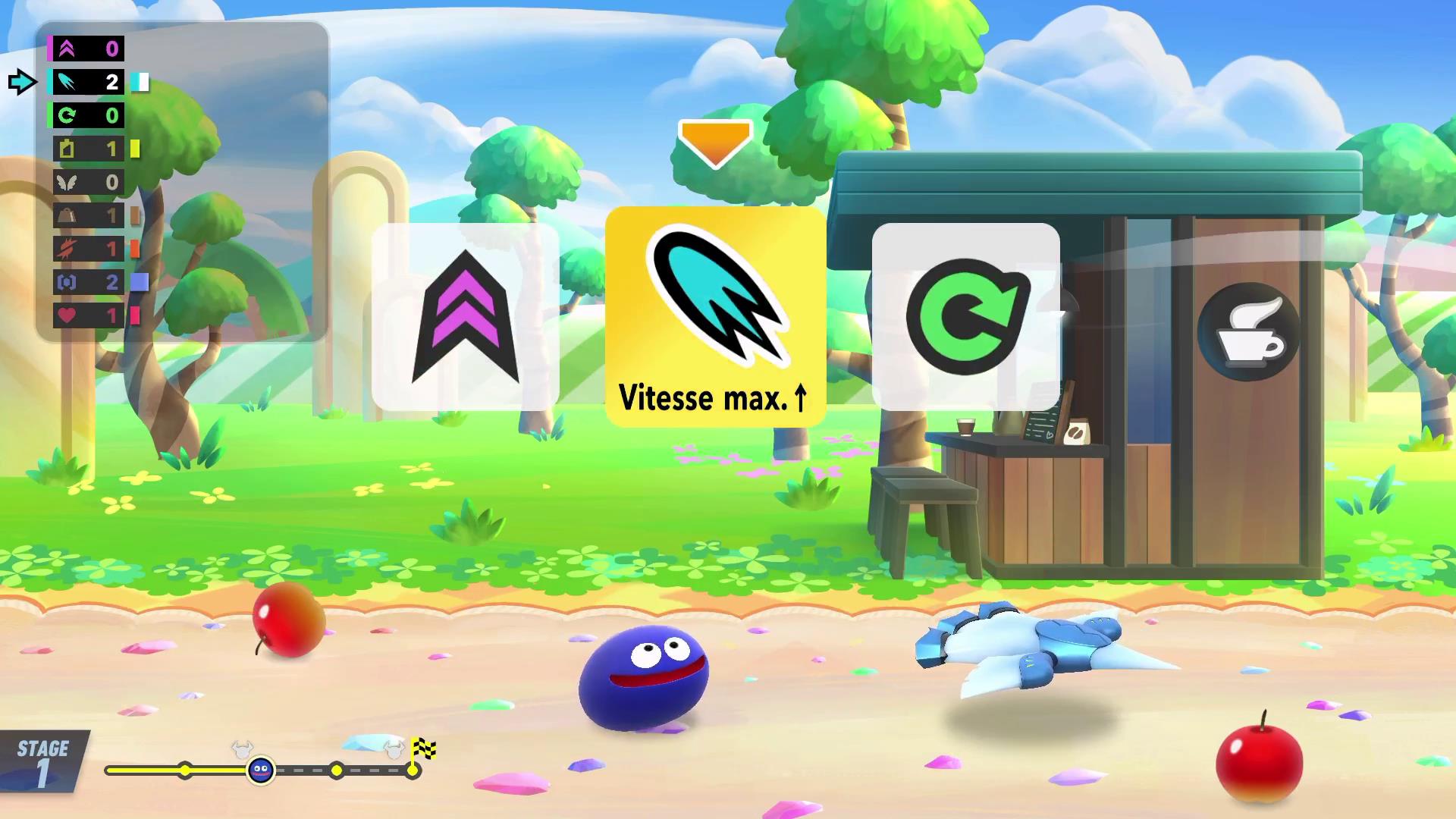Toggle the cyan color marker beside the comet stat
The width and height of the screenshot is (1456, 819).
point(139,83)
